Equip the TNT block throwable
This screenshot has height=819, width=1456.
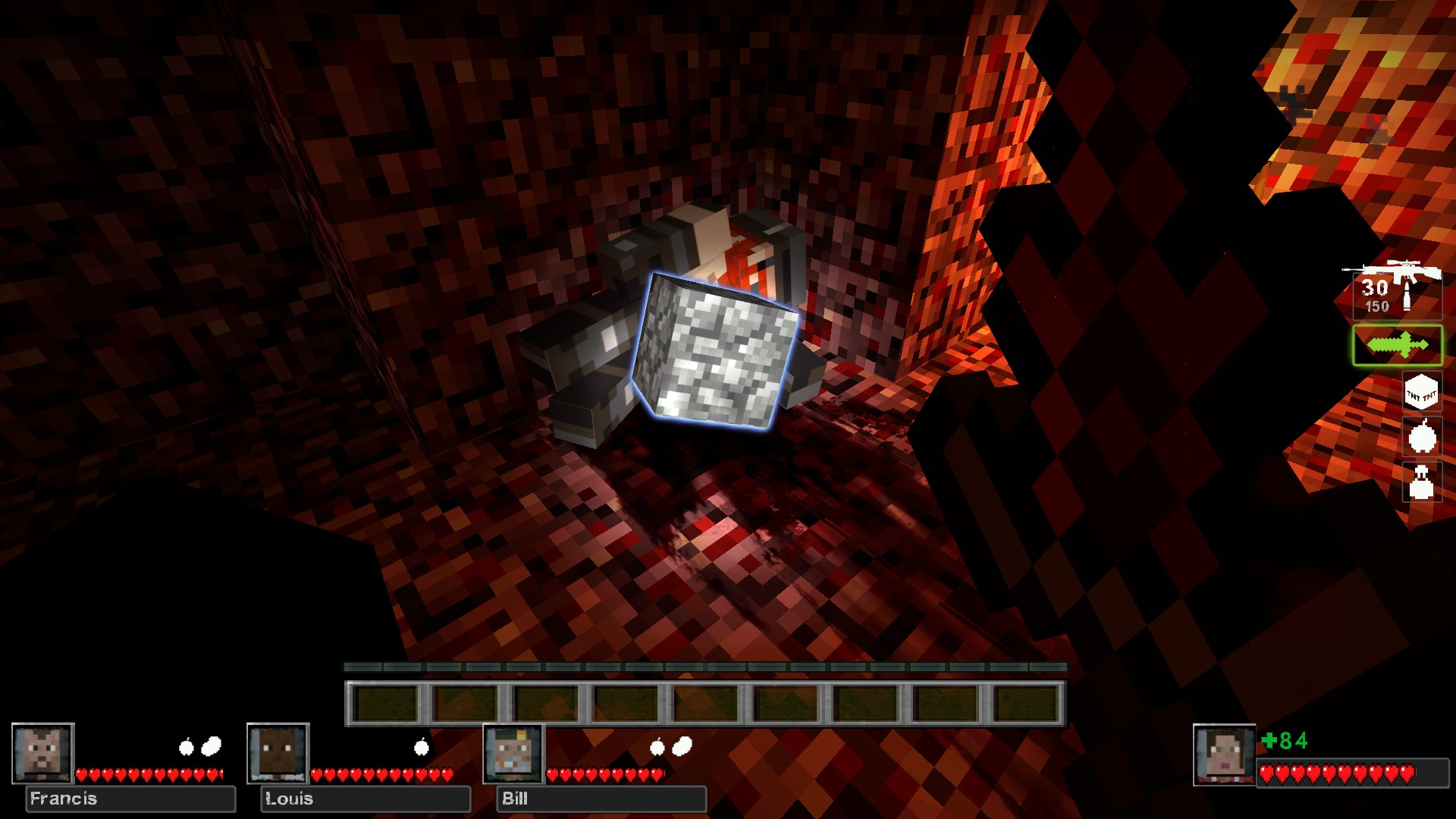pyautogui.click(x=1421, y=393)
